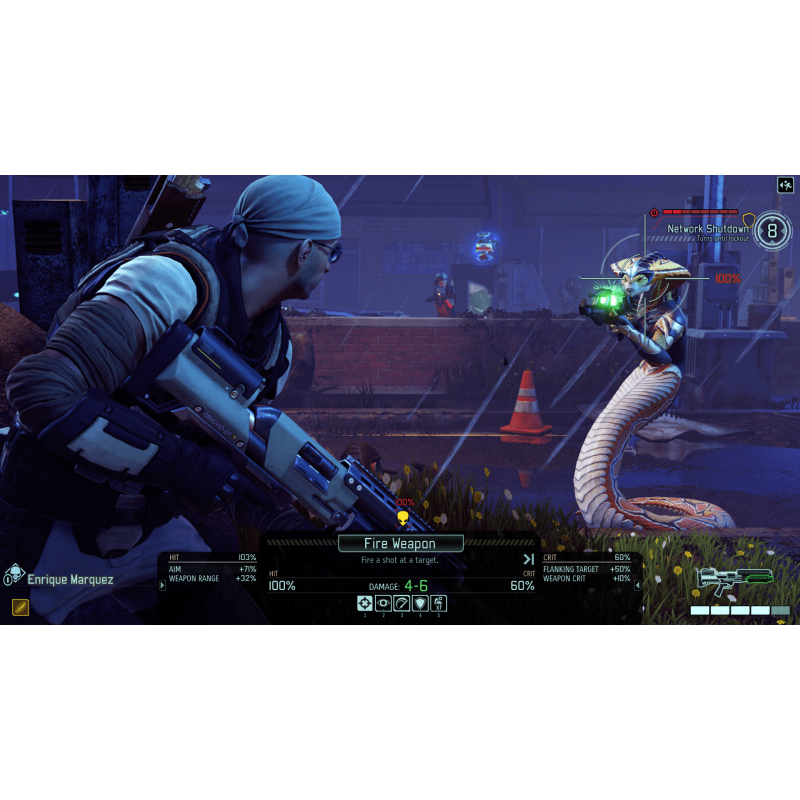Click Enrique Marquez's soldier rank icon
This screenshot has width=800, height=800.
[14, 575]
